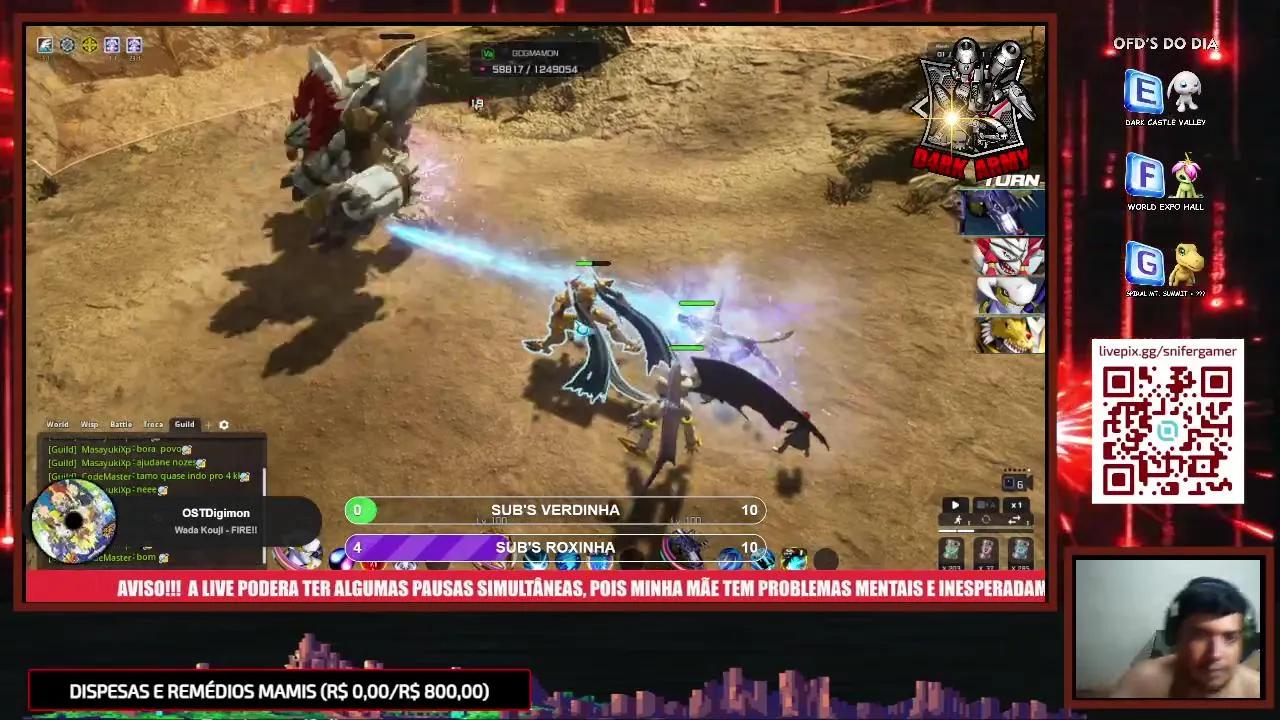Viewport: 1280px width, 720px height.
Task: Collapse panel with chevron beside Dark Army logo
Action: pyautogui.click(x=921, y=108)
